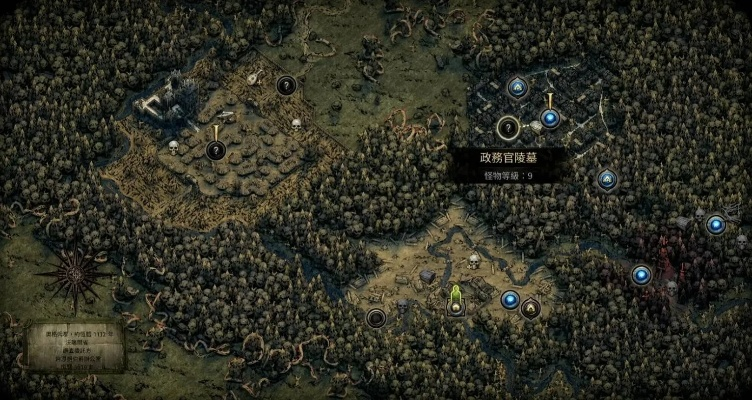Select the question-mark node with the golden pin
This screenshot has height=400, width=752.
(x=215, y=150)
